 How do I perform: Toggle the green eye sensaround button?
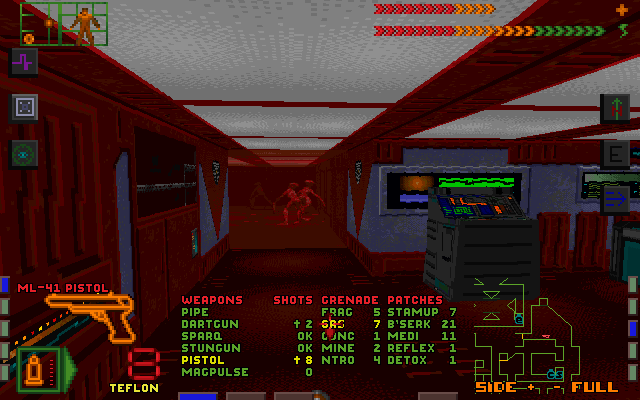point(24,153)
